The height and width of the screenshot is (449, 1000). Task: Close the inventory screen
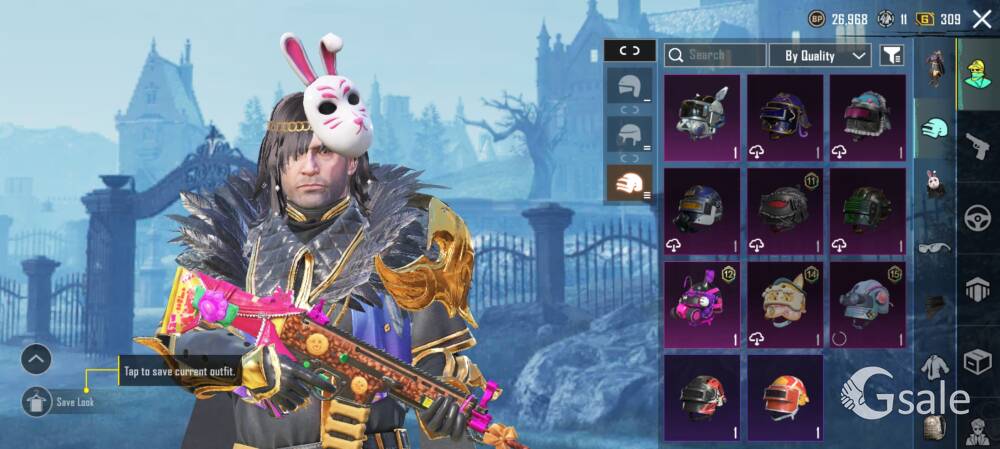coord(981,18)
